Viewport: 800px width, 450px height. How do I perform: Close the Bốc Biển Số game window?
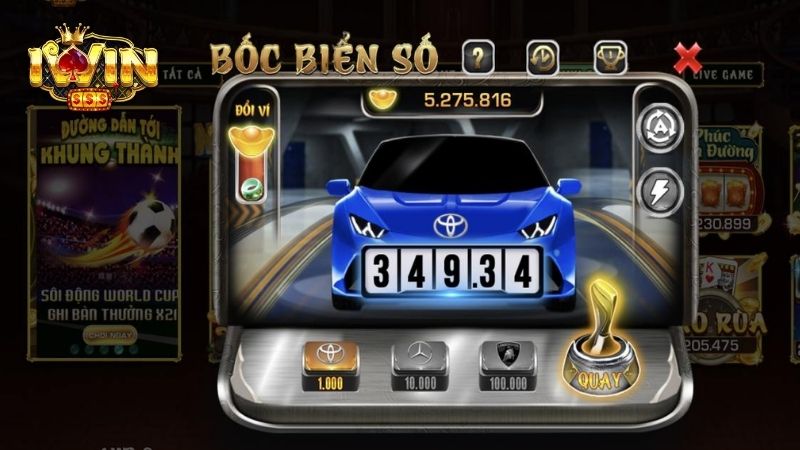point(687,59)
